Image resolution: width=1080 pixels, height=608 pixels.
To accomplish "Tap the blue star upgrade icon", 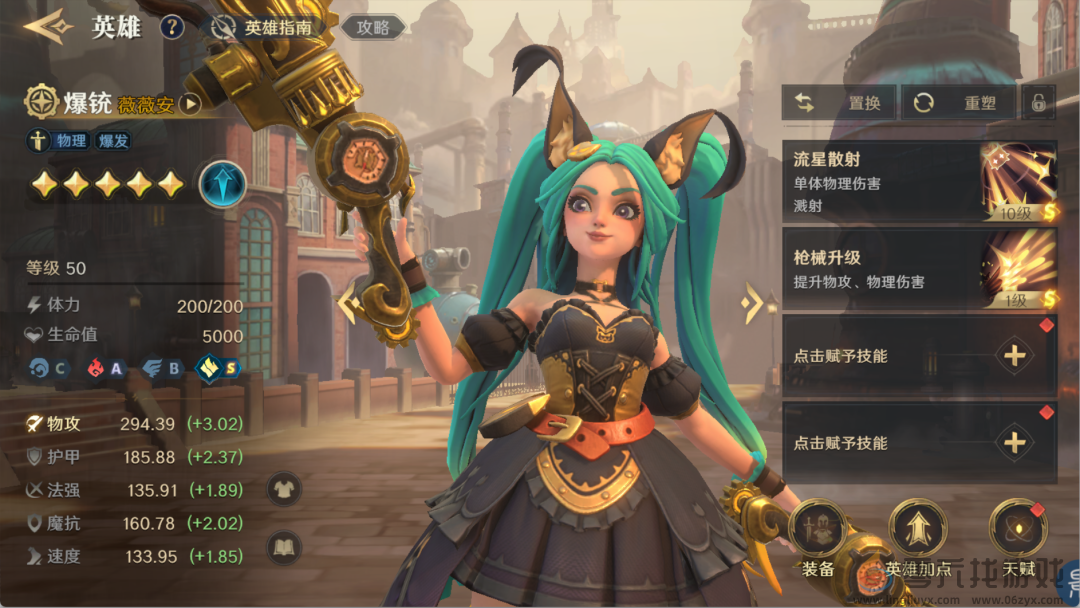I will coord(222,185).
